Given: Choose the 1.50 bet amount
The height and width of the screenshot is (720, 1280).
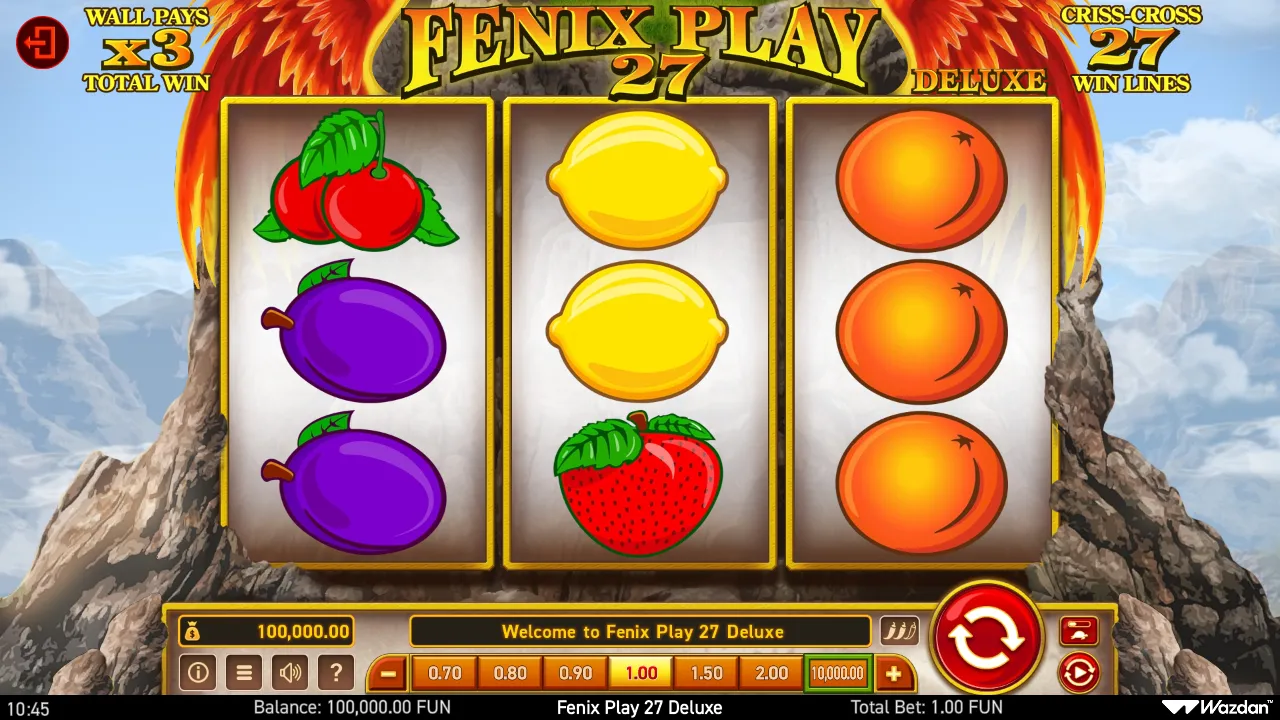Looking at the screenshot, I should (x=705, y=673).
